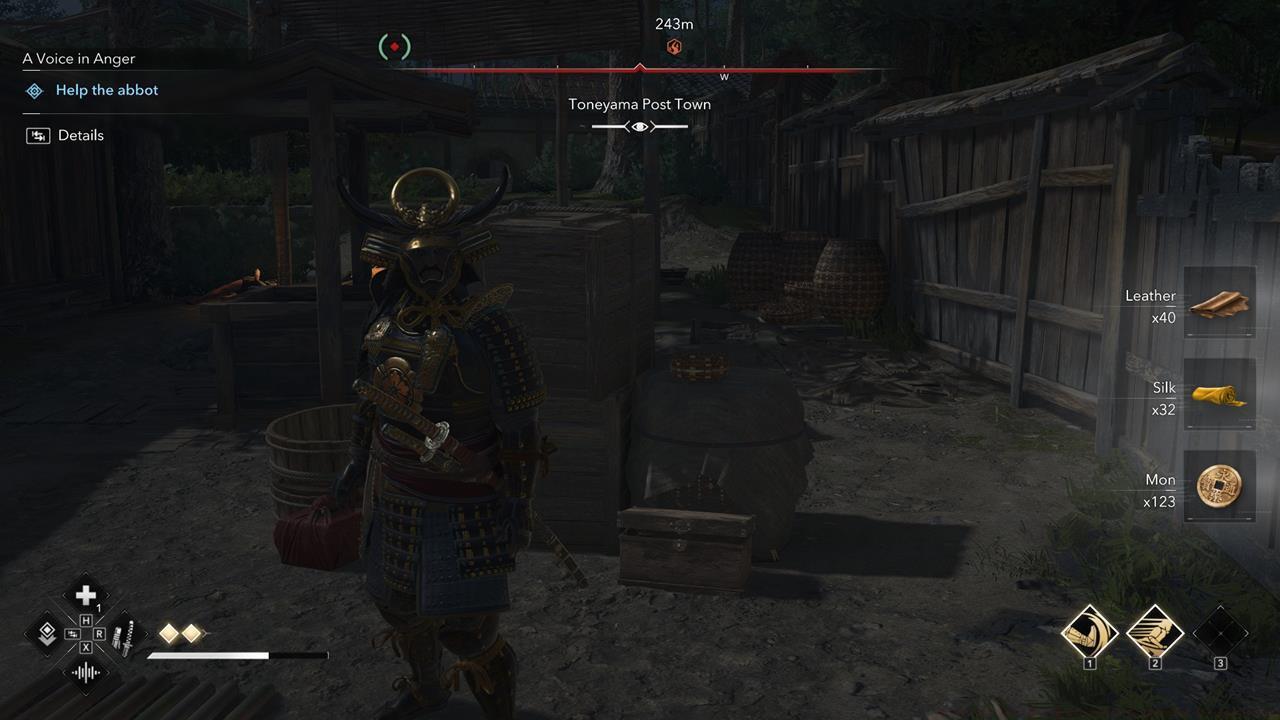The height and width of the screenshot is (720, 1280).
Task: Click the audio waveform icon below item wheel
Action: pyautogui.click(x=86, y=672)
